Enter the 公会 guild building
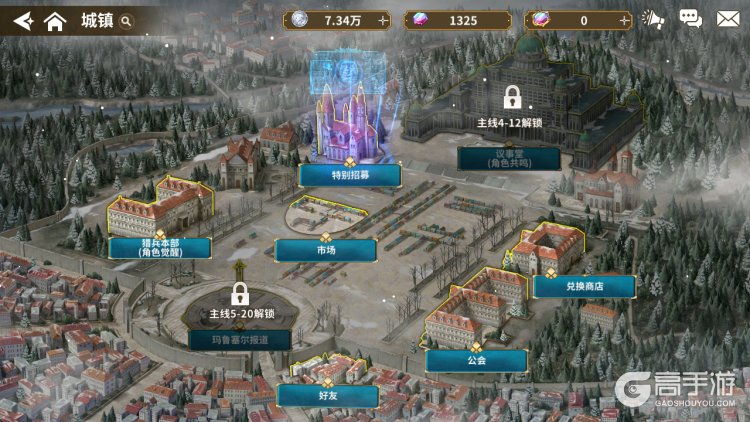Image resolution: width=750 pixels, height=422 pixels. [x=476, y=360]
